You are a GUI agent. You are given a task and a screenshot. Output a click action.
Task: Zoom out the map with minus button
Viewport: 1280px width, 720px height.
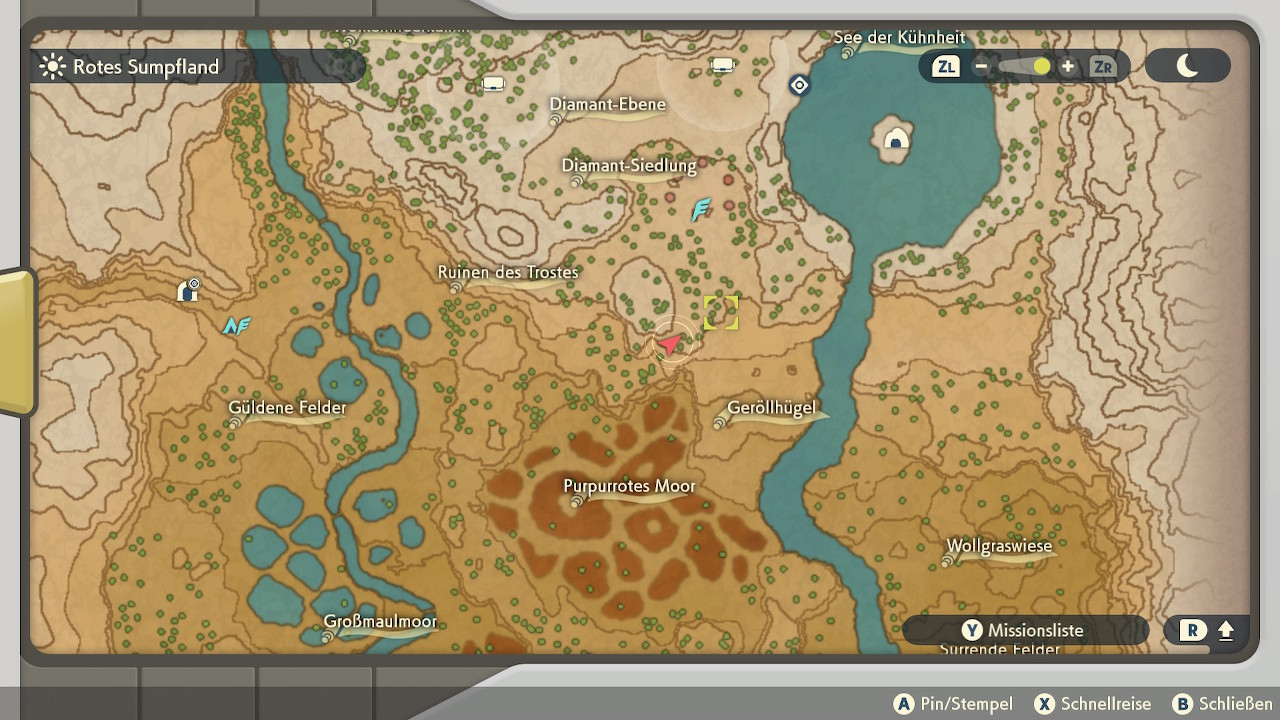[981, 67]
